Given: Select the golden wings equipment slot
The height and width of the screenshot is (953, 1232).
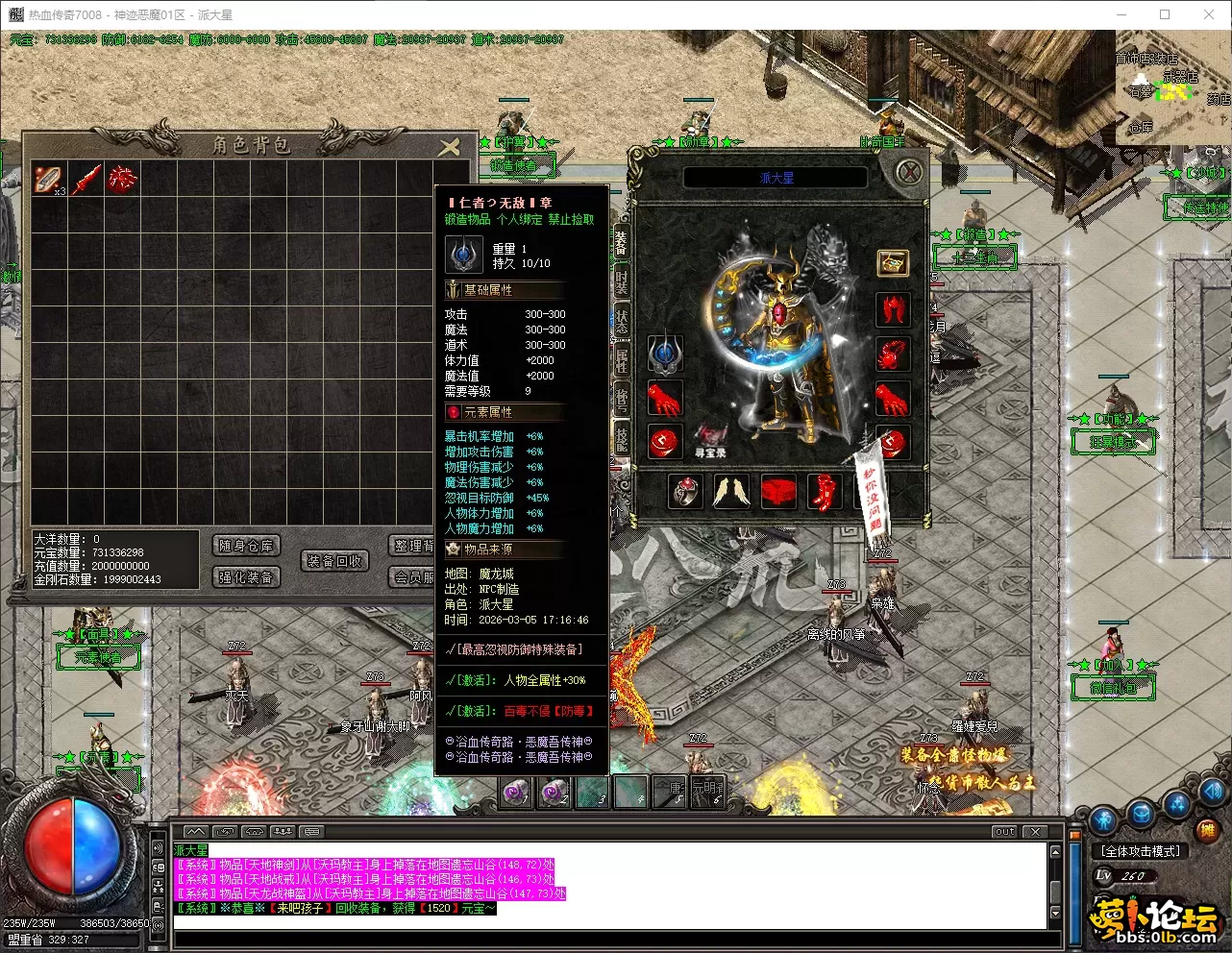Looking at the screenshot, I should click(x=731, y=492).
